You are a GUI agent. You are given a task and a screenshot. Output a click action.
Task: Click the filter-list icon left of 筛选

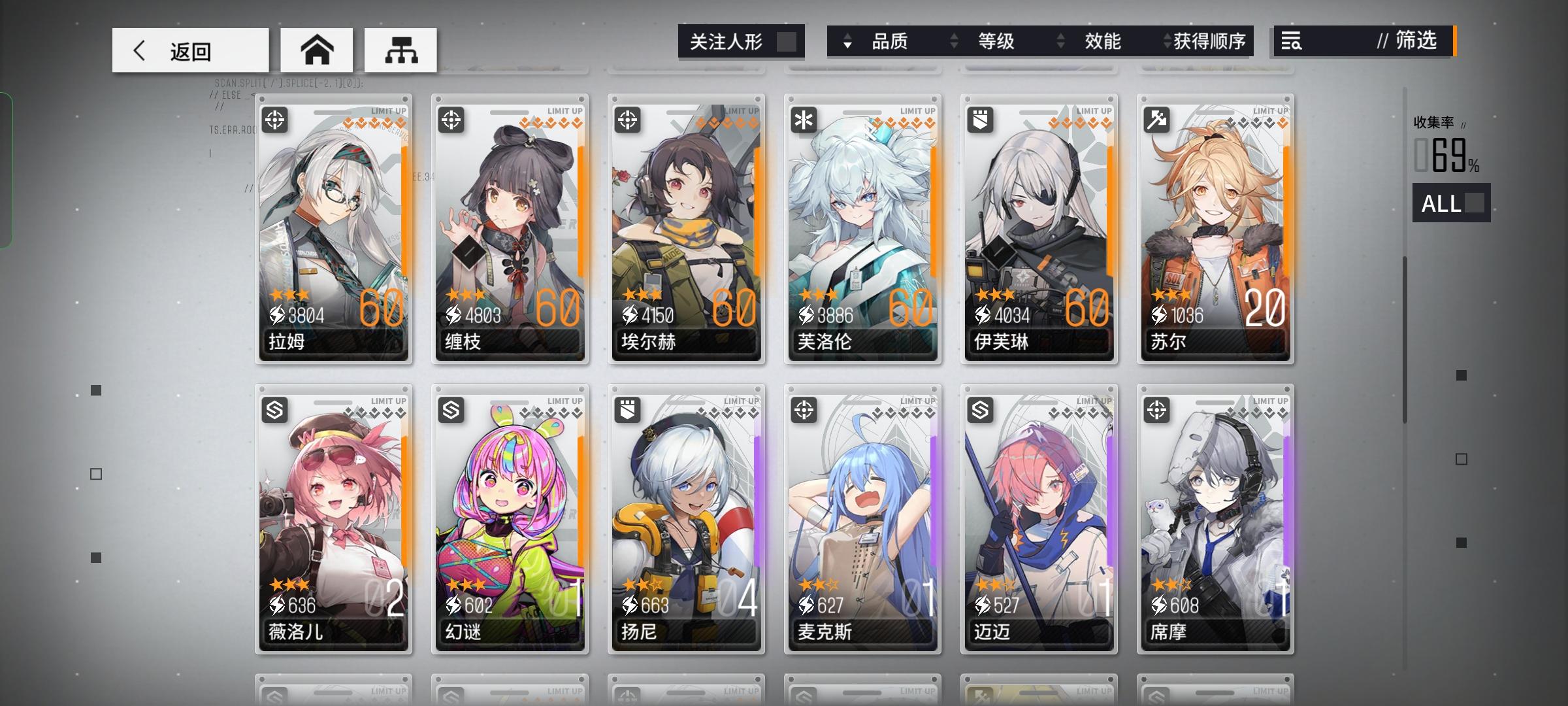tap(1290, 41)
